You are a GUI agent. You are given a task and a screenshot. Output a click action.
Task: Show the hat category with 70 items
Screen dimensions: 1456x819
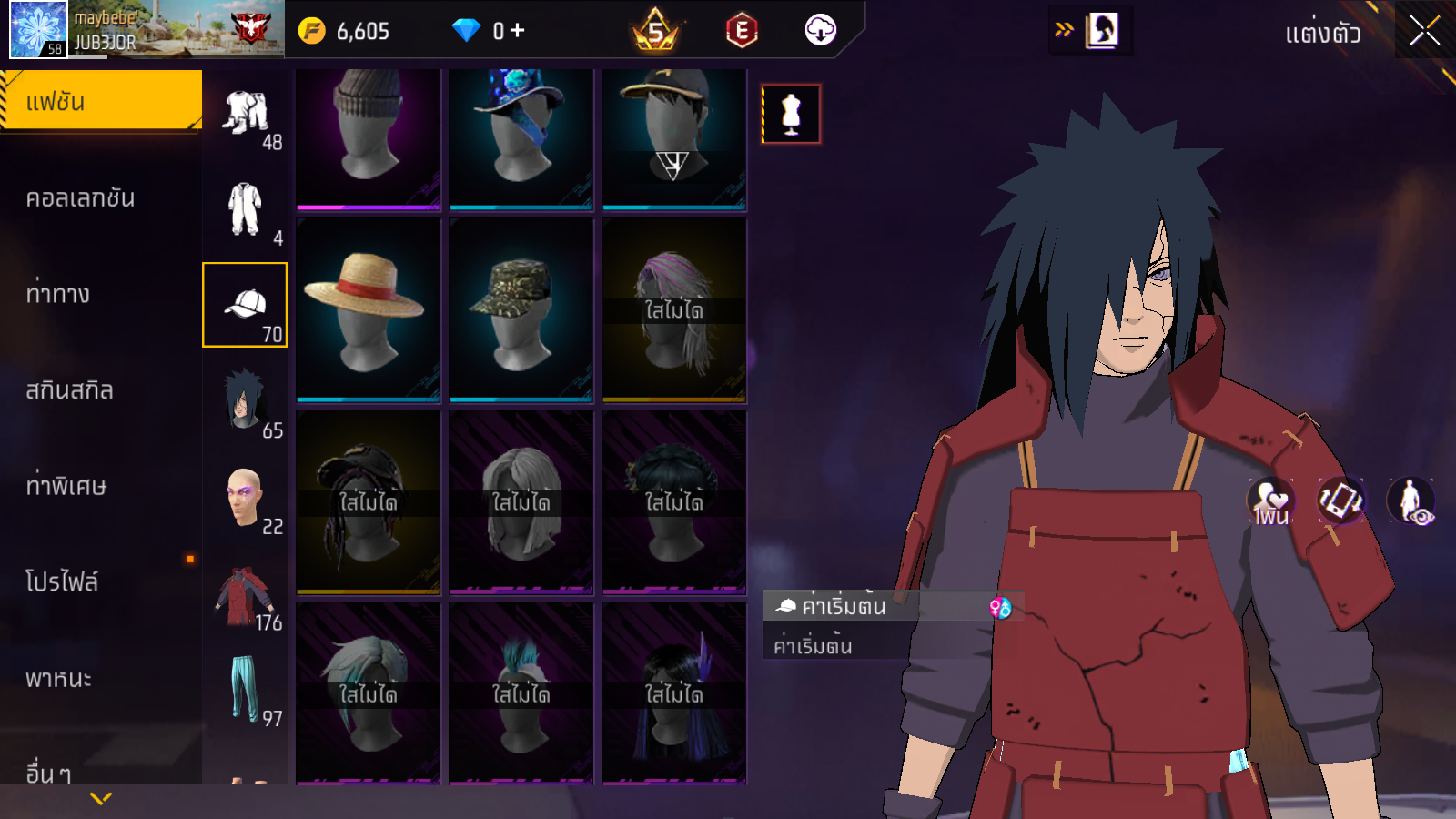(245, 305)
